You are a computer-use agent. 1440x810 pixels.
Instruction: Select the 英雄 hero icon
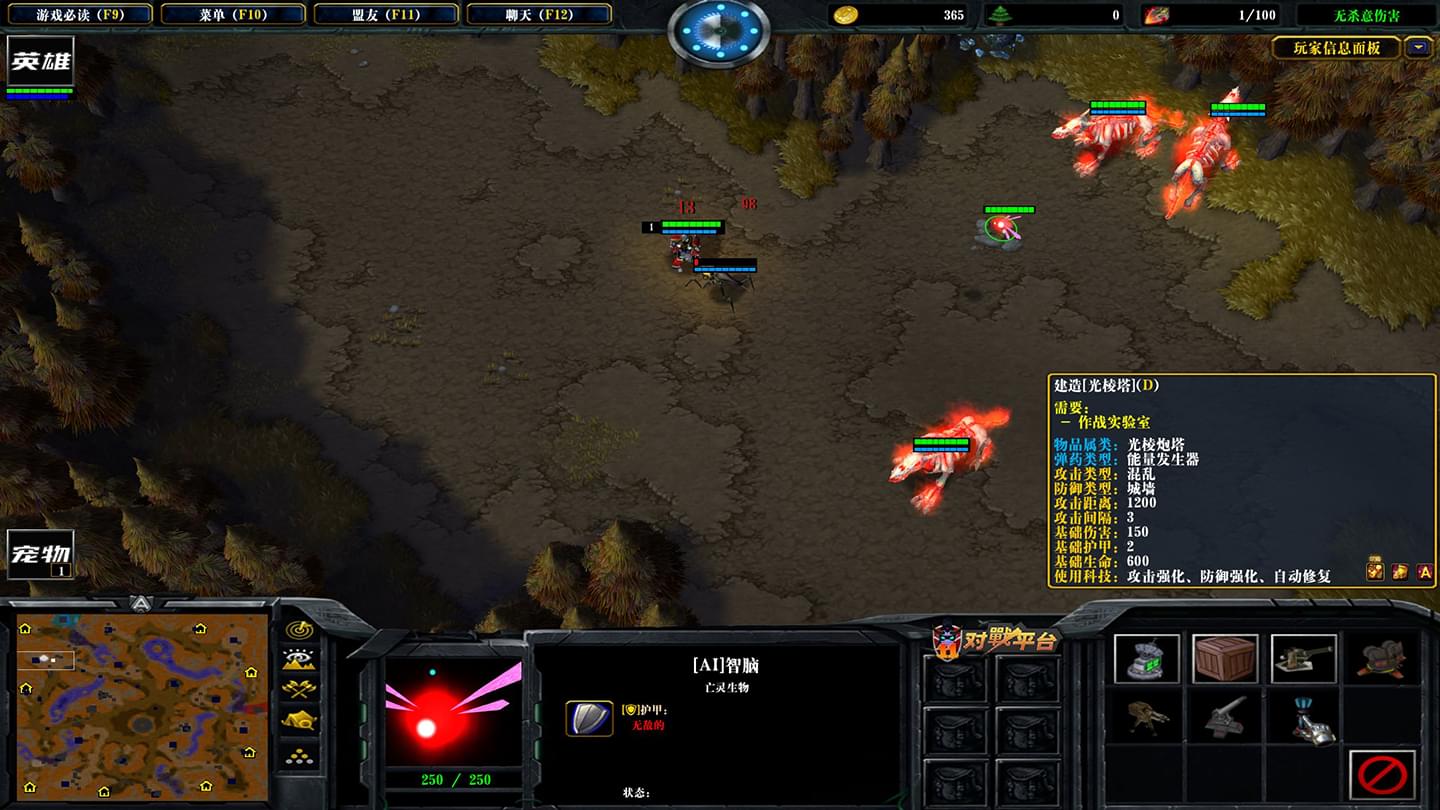(x=40, y=63)
